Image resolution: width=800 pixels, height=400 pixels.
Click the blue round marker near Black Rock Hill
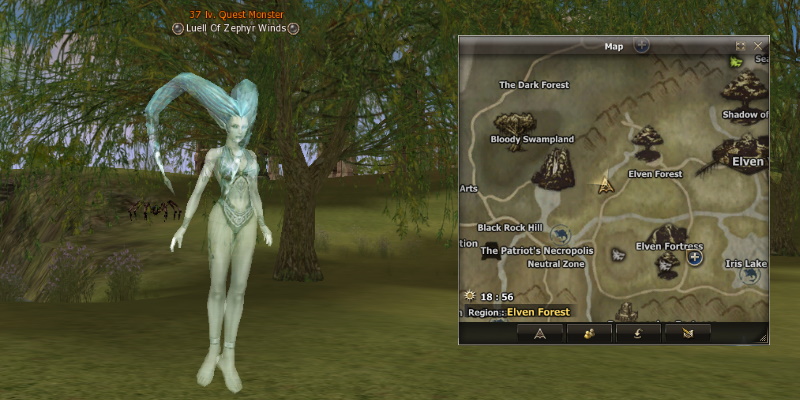(560, 232)
